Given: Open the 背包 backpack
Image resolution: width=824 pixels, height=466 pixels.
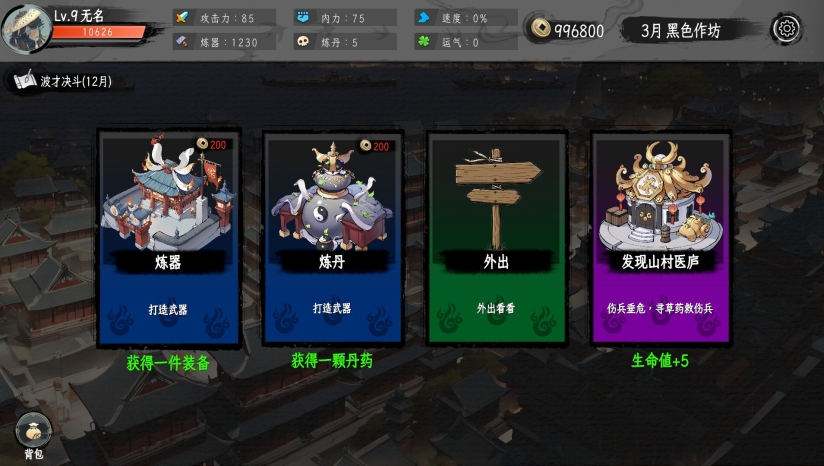Looking at the screenshot, I should [33, 433].
